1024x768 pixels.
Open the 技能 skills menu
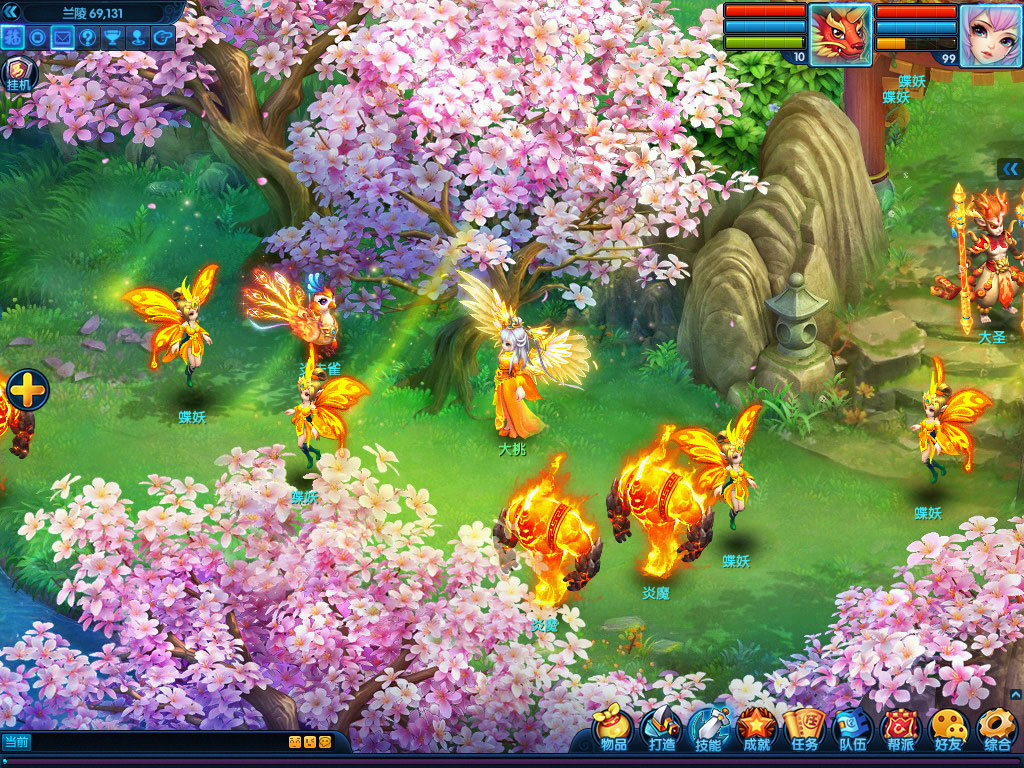pyautogui.click(x=708, y=729)
